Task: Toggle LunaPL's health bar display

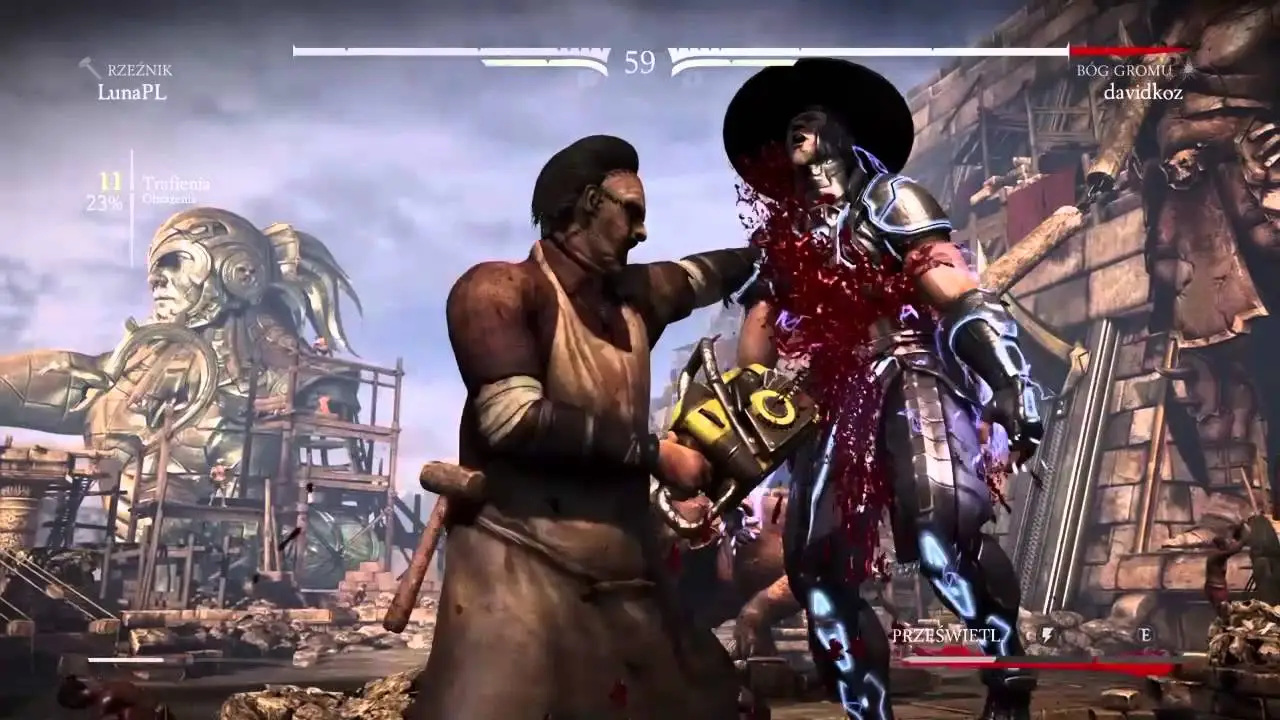Action: tap(450, 46)
